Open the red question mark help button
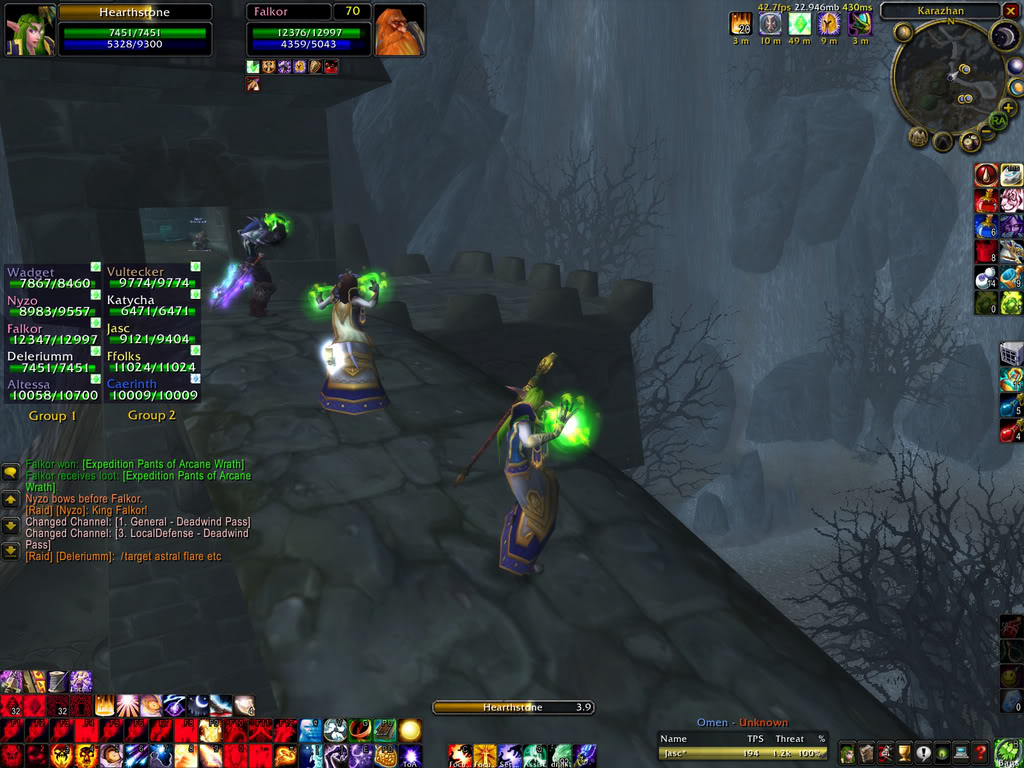The height and width of the screenshot is (768, 1024). 982,753
